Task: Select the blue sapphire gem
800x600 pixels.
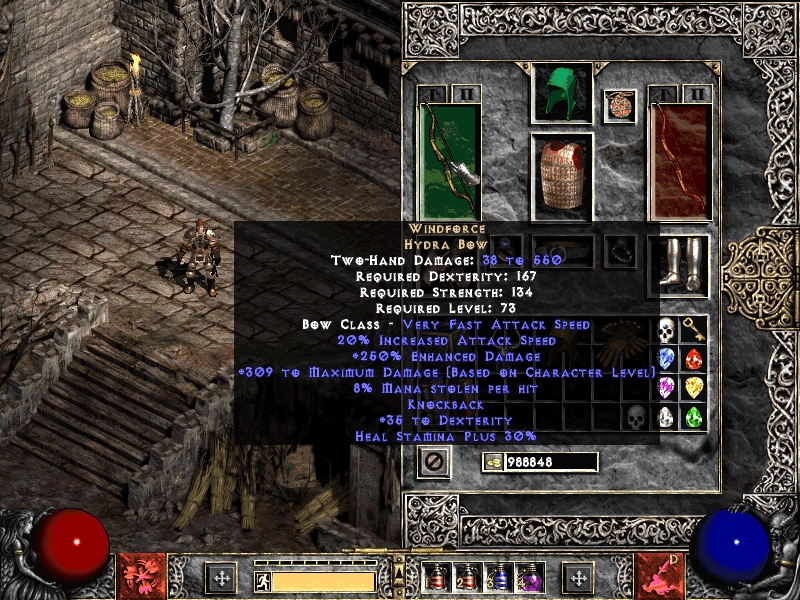Action: click(667, 360)
